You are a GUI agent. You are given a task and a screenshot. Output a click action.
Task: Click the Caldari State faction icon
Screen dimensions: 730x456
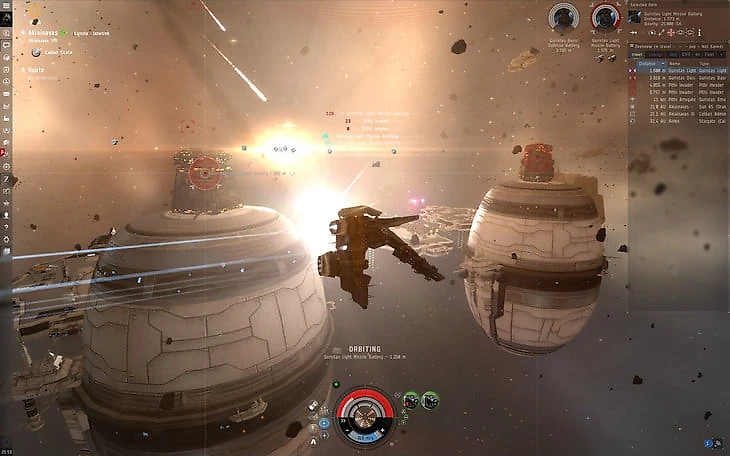pyautogui.click(x=36, y=52)
